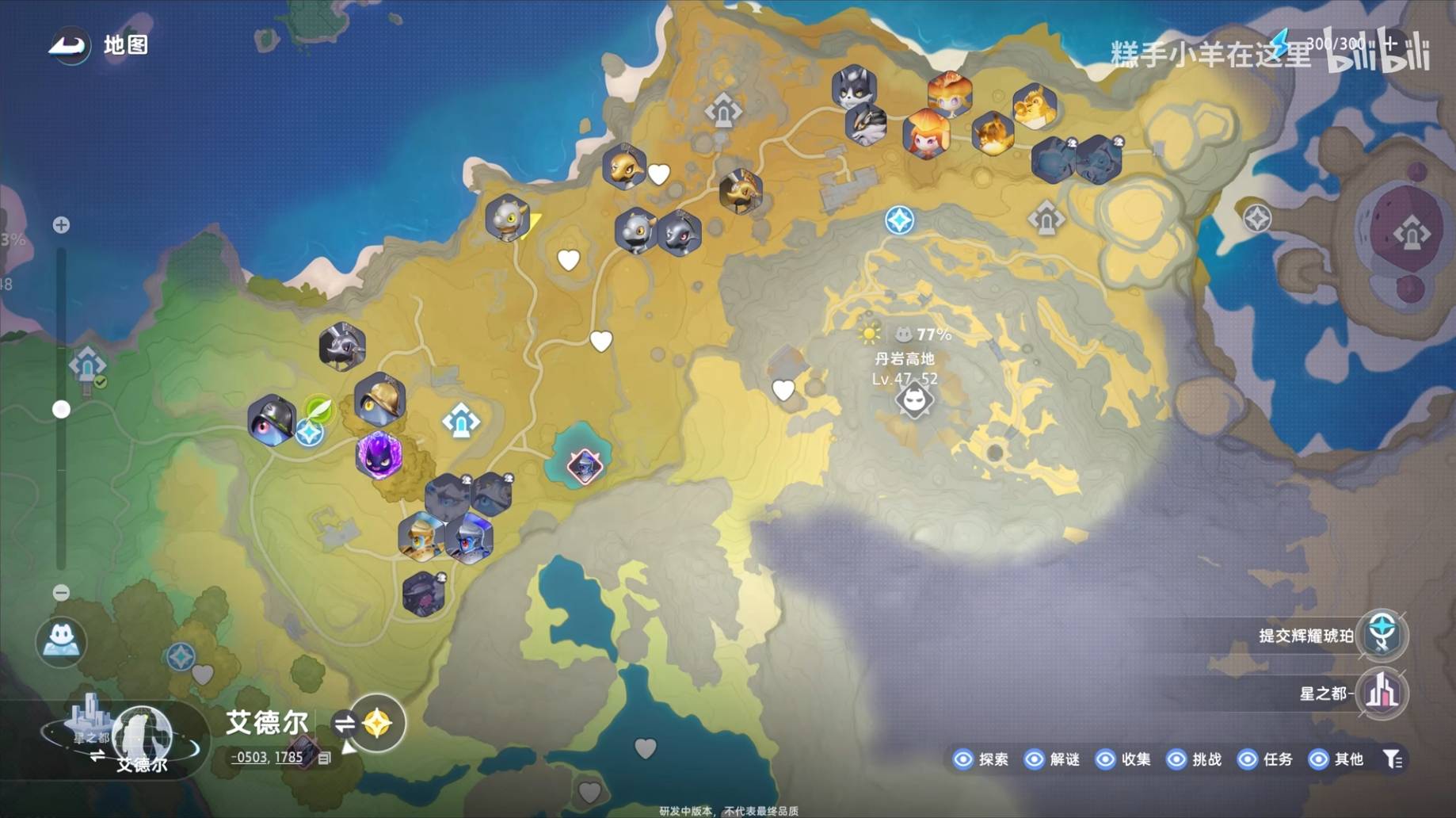Select the purple ghost creature map marker
Viewport: 1456px width, 818px height.
[379, 454]
